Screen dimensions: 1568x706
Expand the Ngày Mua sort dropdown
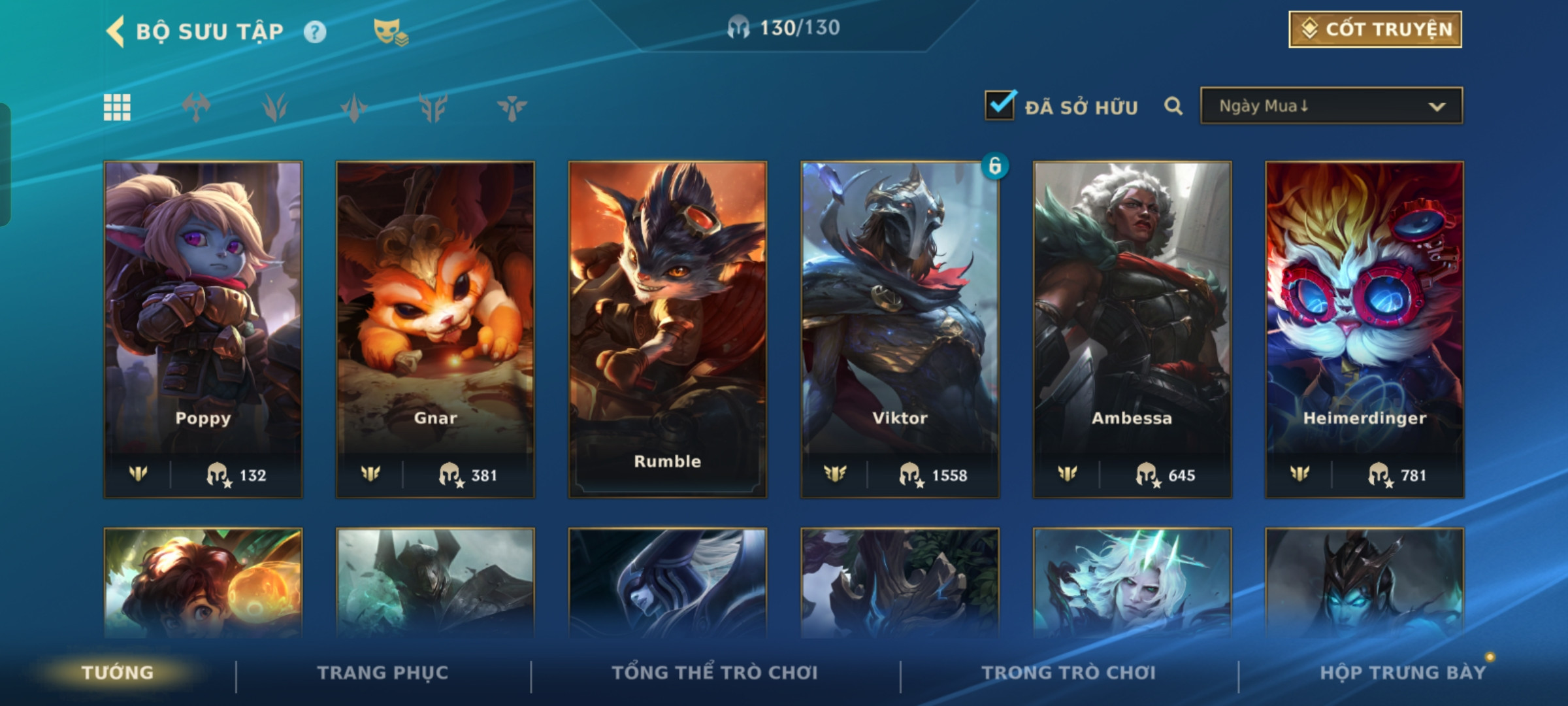click(x=1331, y=106)
